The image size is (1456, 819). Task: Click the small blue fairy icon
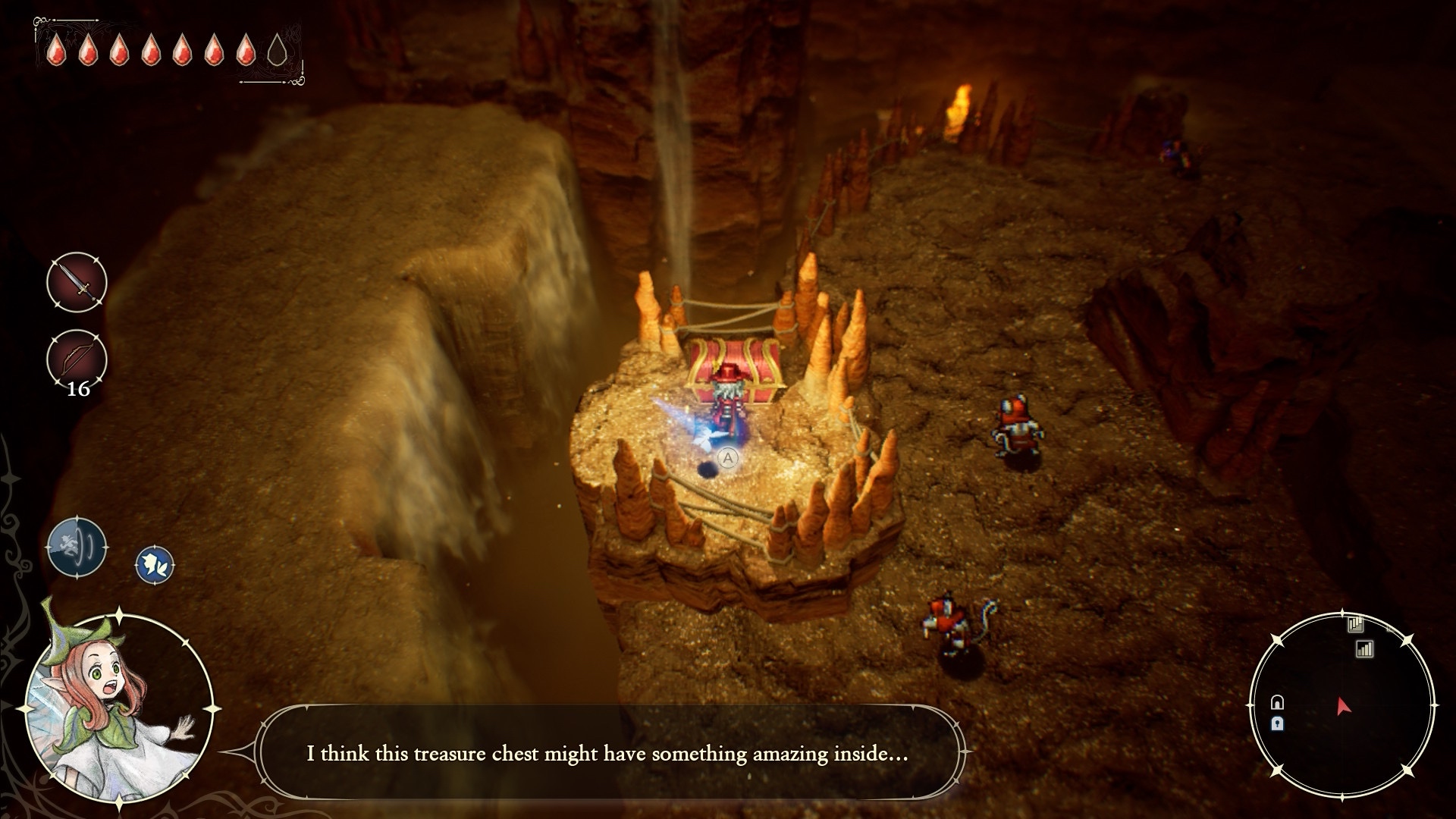tap(155, 565)
